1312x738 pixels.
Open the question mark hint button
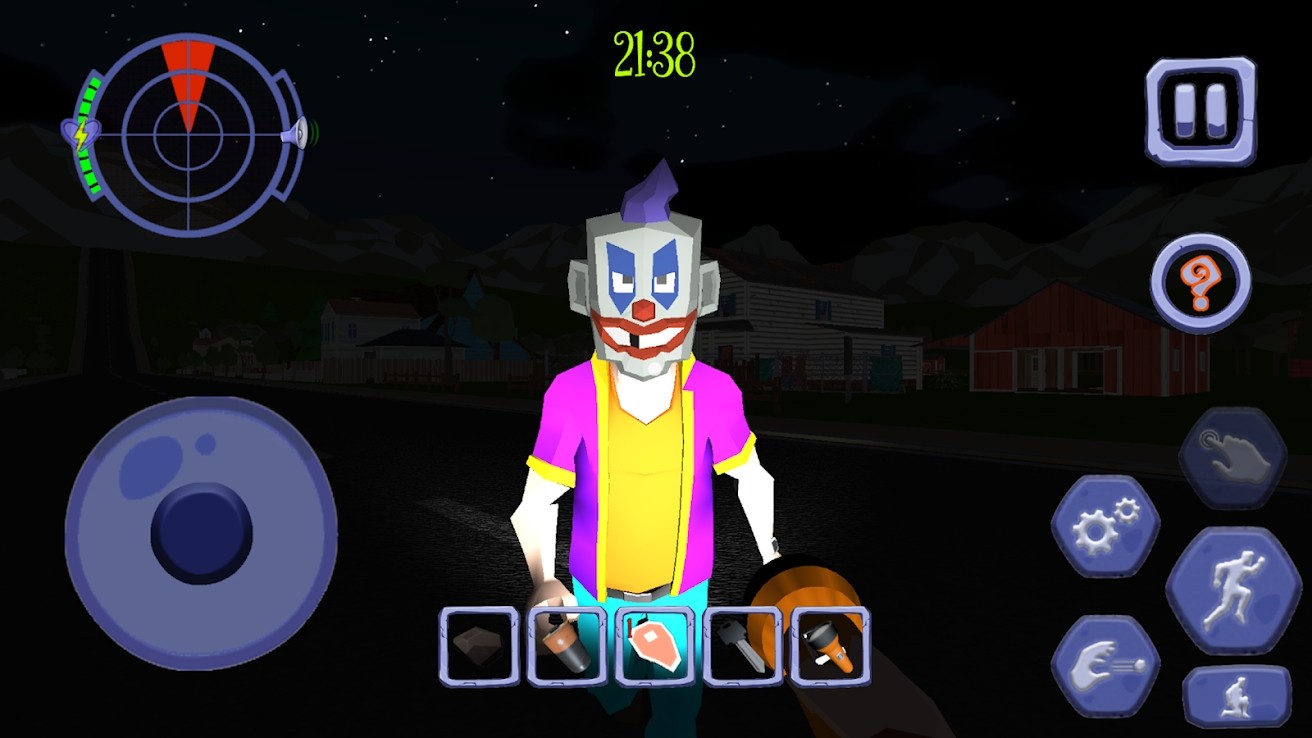(x=1200, y=285)
